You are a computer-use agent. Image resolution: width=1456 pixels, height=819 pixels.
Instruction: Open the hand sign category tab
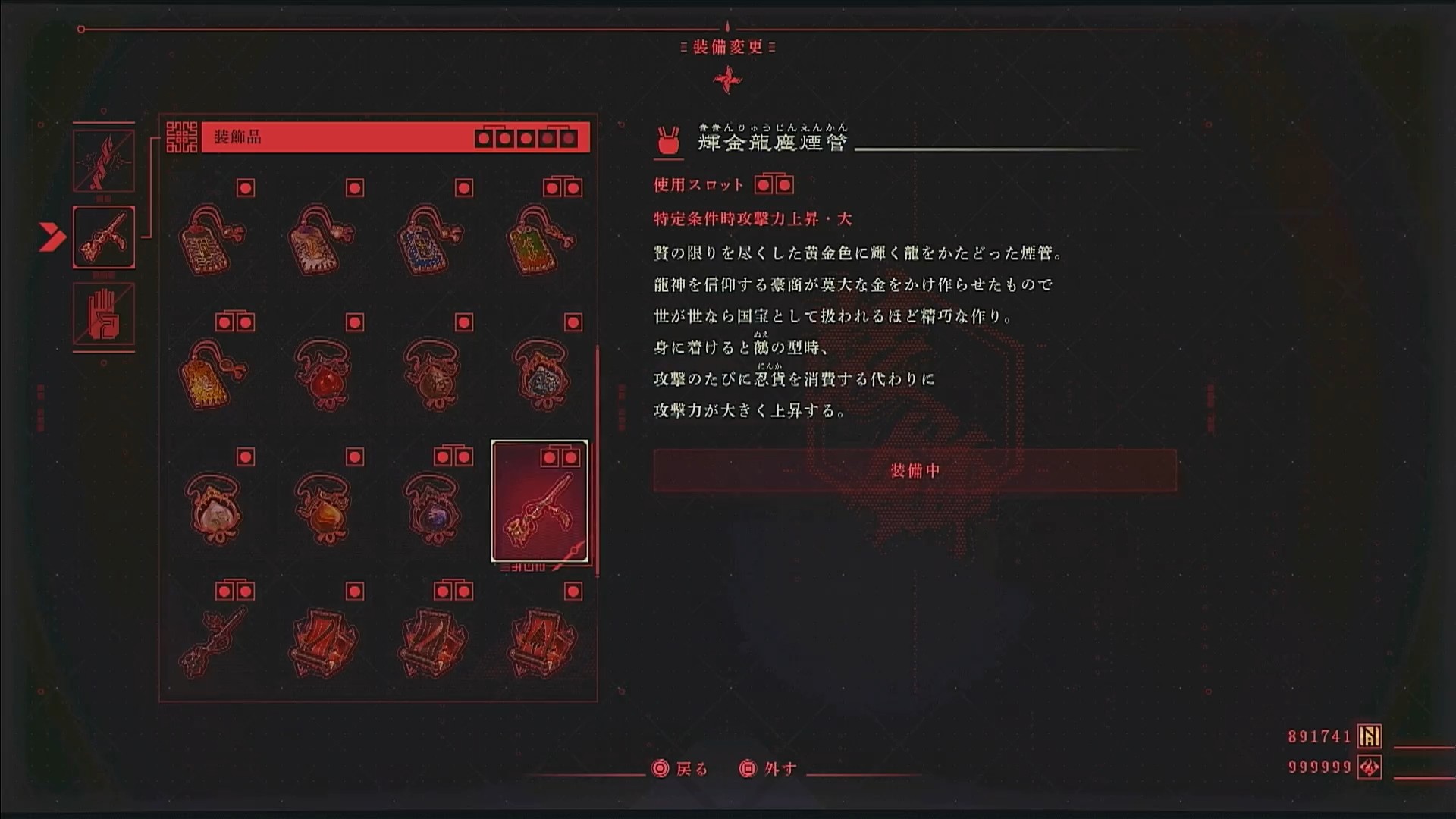pos(104,314)
